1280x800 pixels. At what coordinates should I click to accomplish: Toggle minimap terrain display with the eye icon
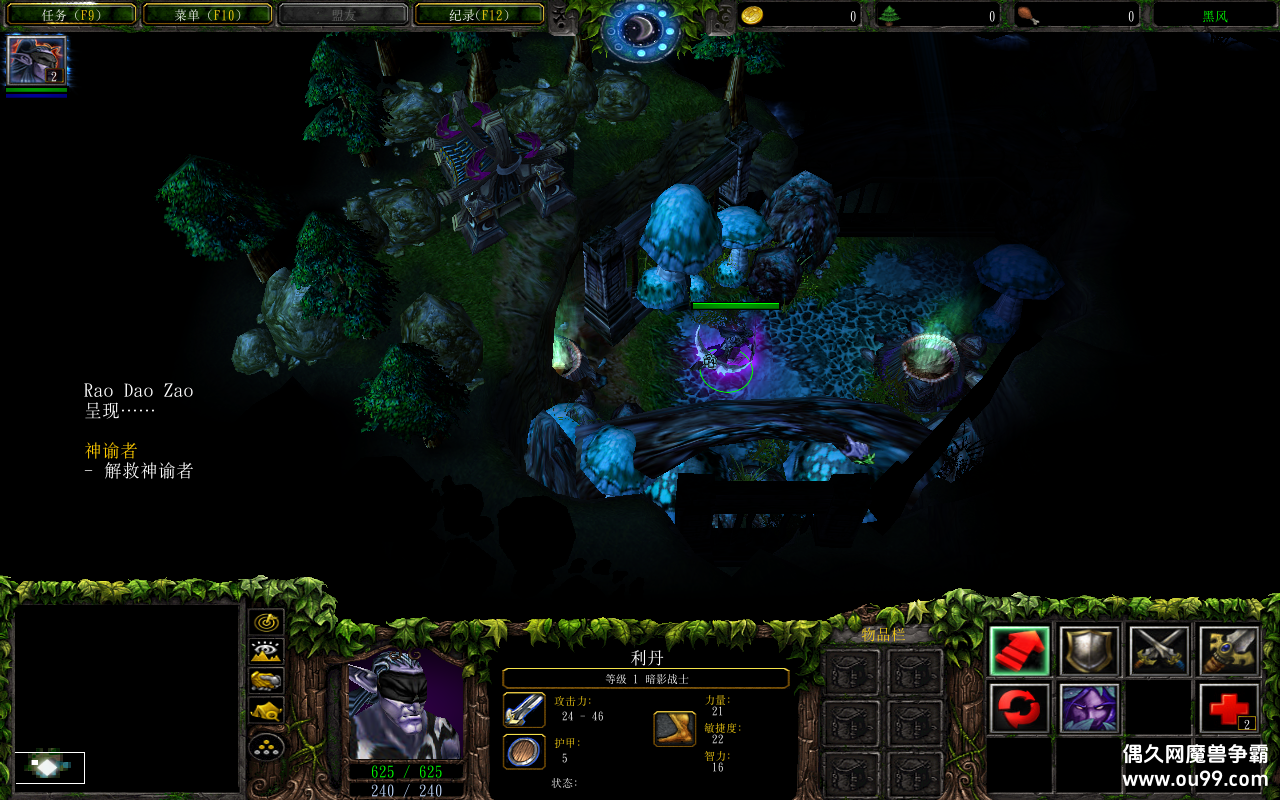coord(266,652)
